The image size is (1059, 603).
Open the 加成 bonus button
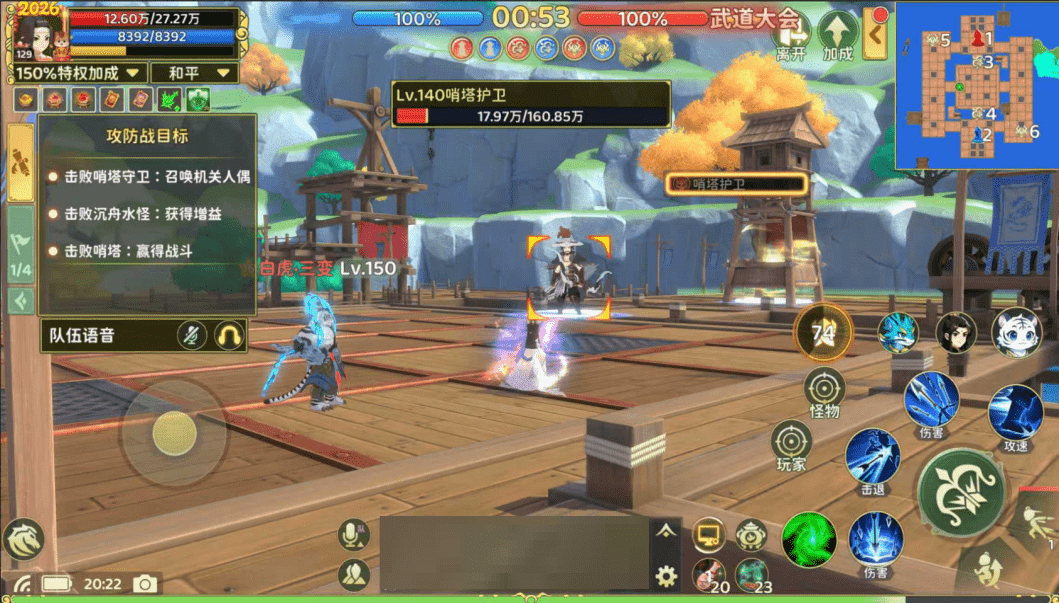(838, 36)
